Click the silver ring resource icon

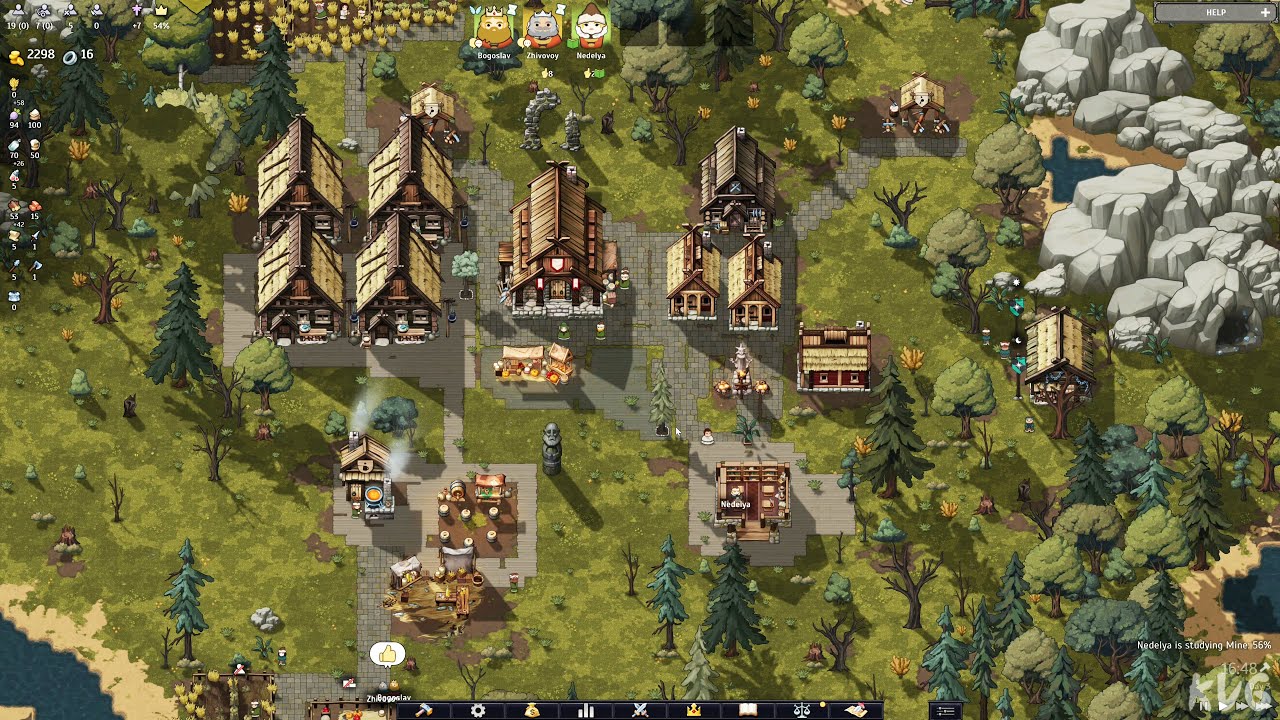pos(69,55)
